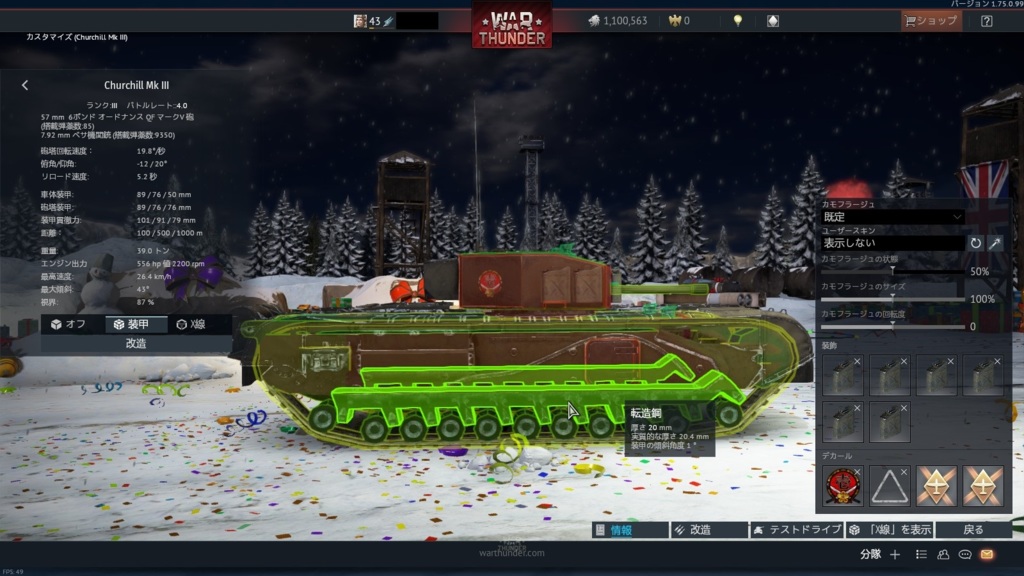This screenshot has width=1024, height=576.
Task: Adjust the camouflage size slider
Action: 892,298
